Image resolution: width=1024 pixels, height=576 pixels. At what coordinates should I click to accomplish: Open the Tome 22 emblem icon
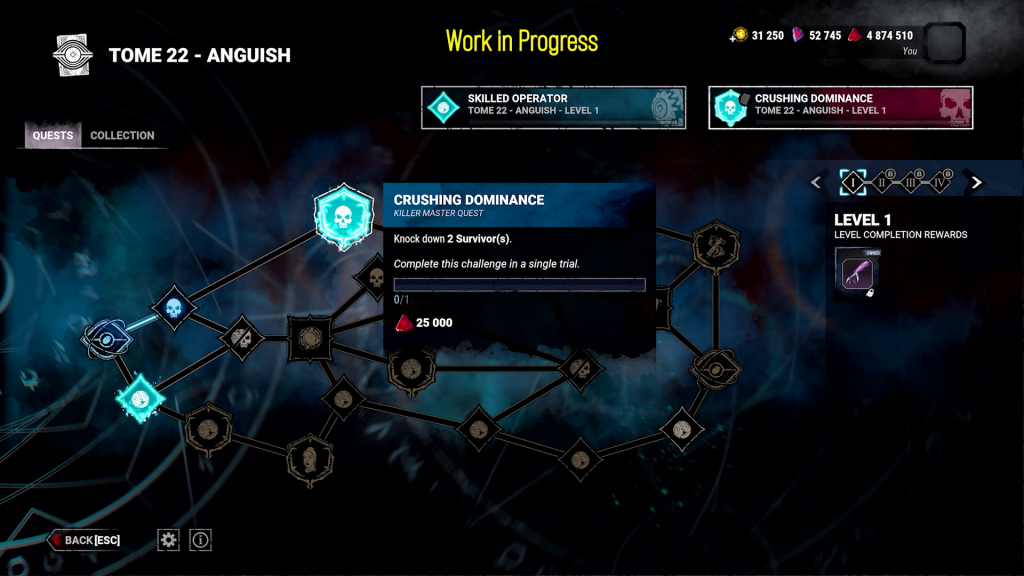[73, 55]
